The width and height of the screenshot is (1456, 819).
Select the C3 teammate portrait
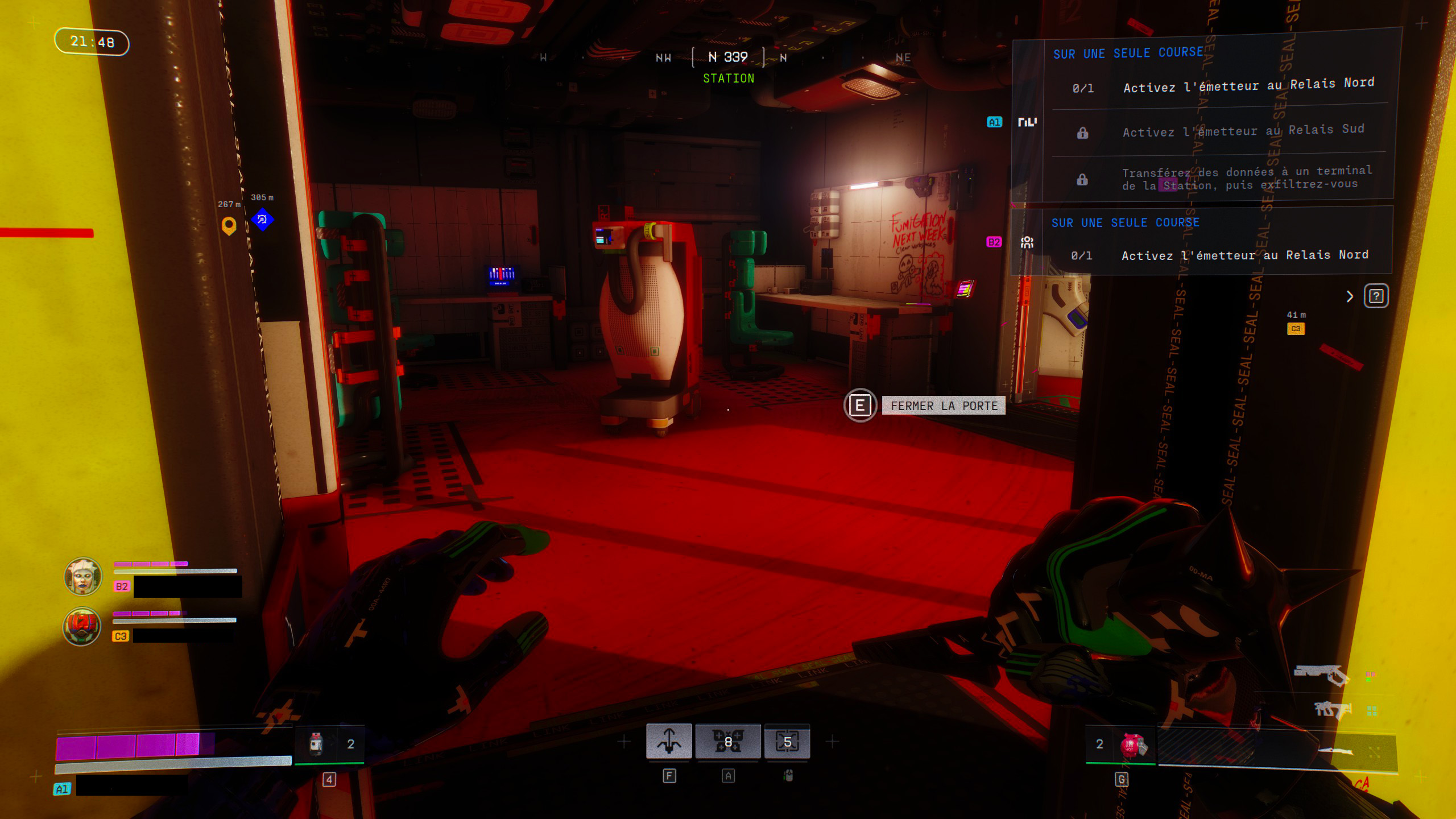(82, 626)
